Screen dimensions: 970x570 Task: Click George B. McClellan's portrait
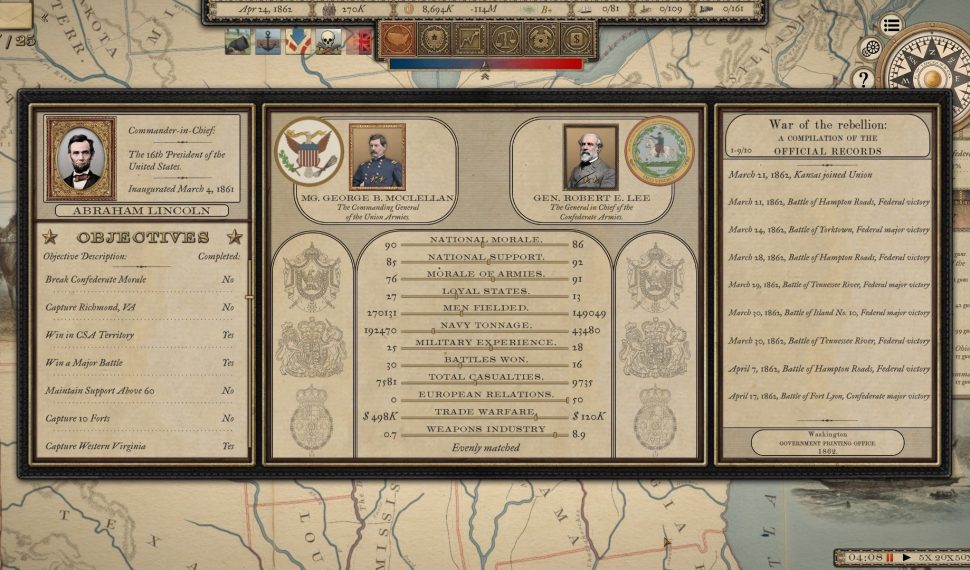point(377,156)
